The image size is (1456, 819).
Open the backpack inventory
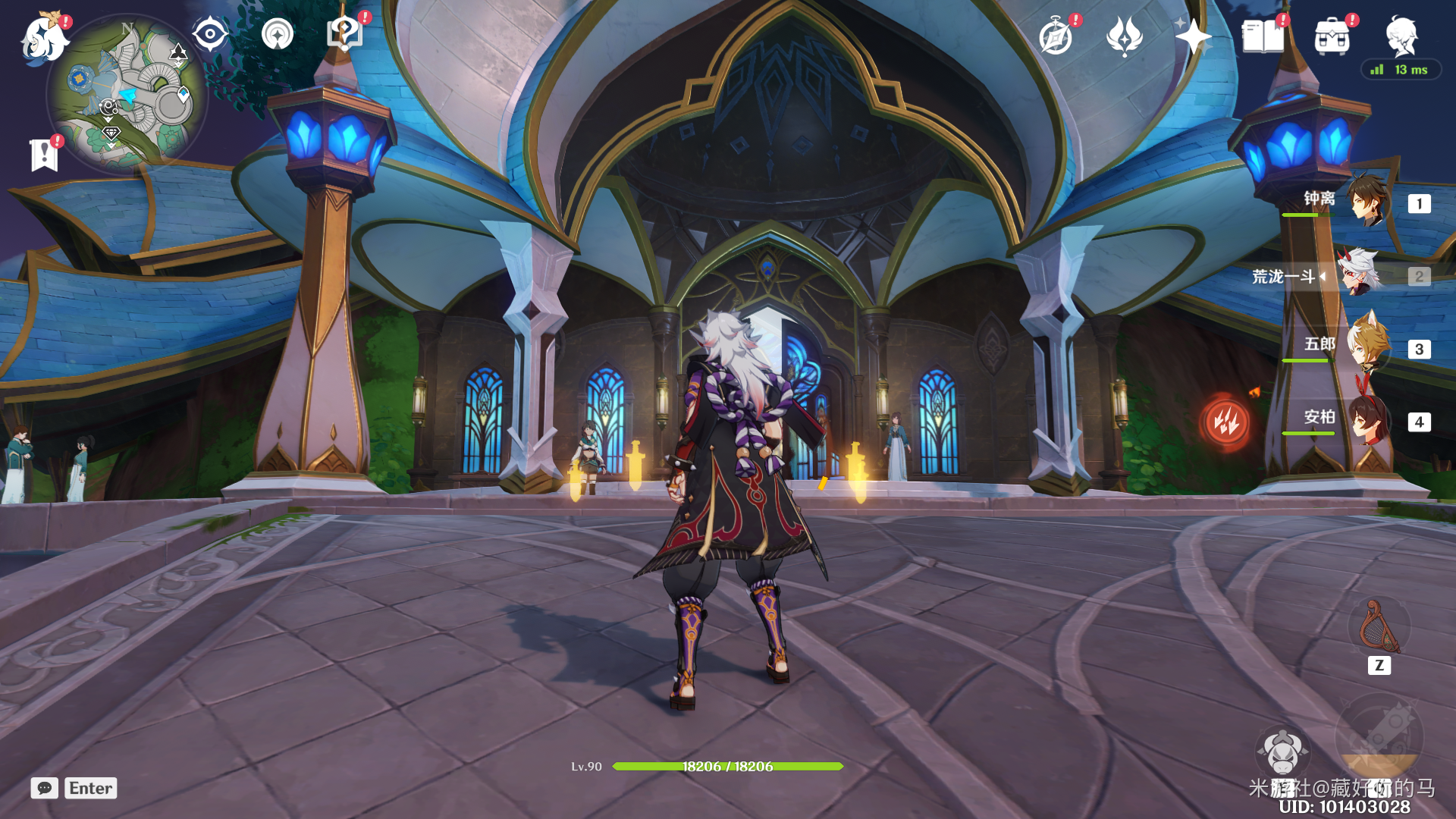[1332, 36]
